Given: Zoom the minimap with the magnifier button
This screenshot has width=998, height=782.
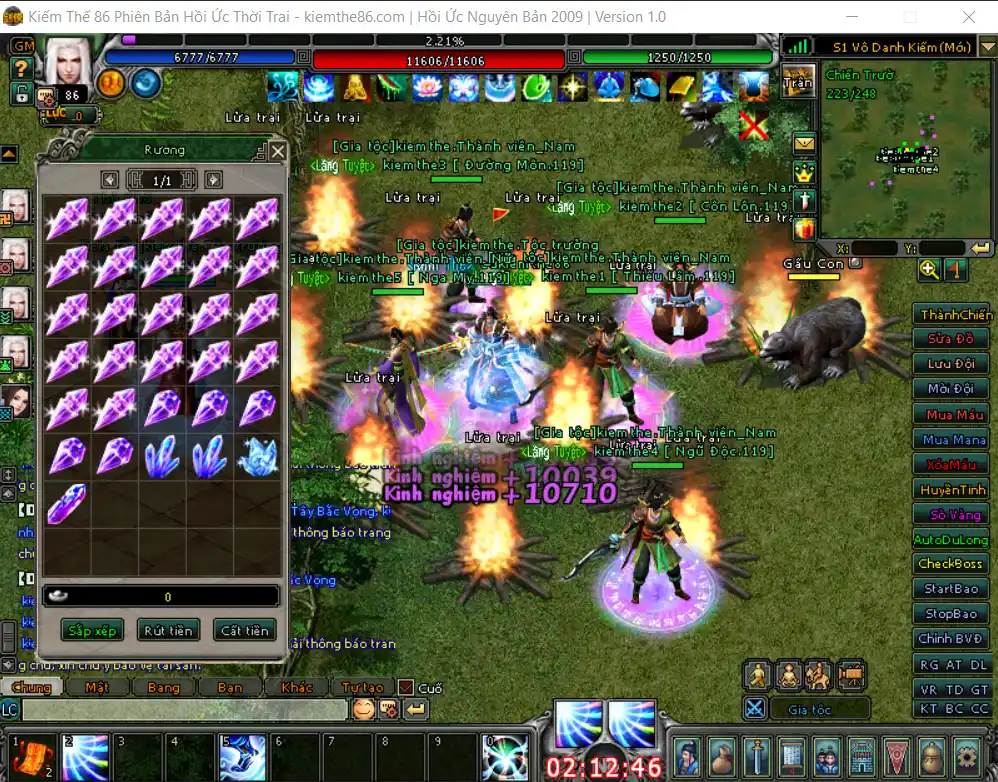Looking at the screenshot, I should (x=929, y=269).
